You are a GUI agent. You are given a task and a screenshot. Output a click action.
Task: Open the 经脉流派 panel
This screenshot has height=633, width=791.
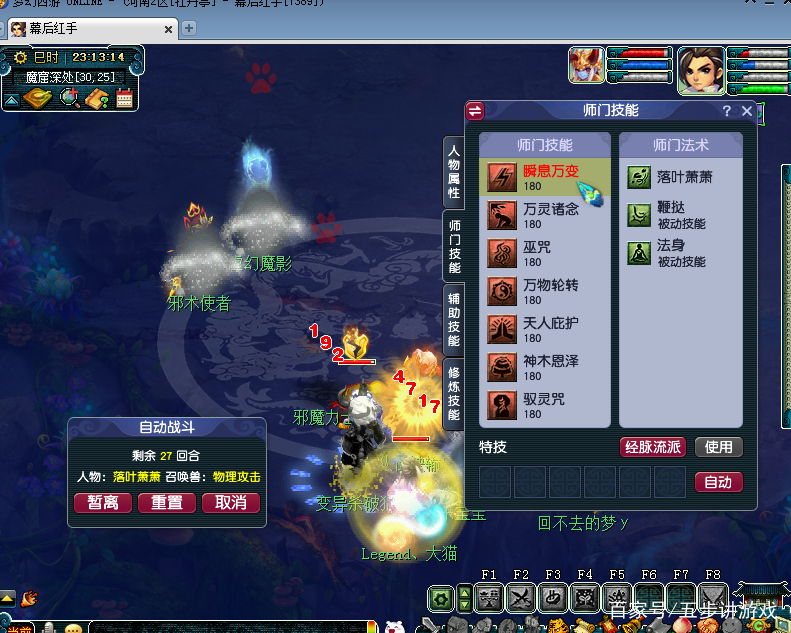(x=652, y=447)
